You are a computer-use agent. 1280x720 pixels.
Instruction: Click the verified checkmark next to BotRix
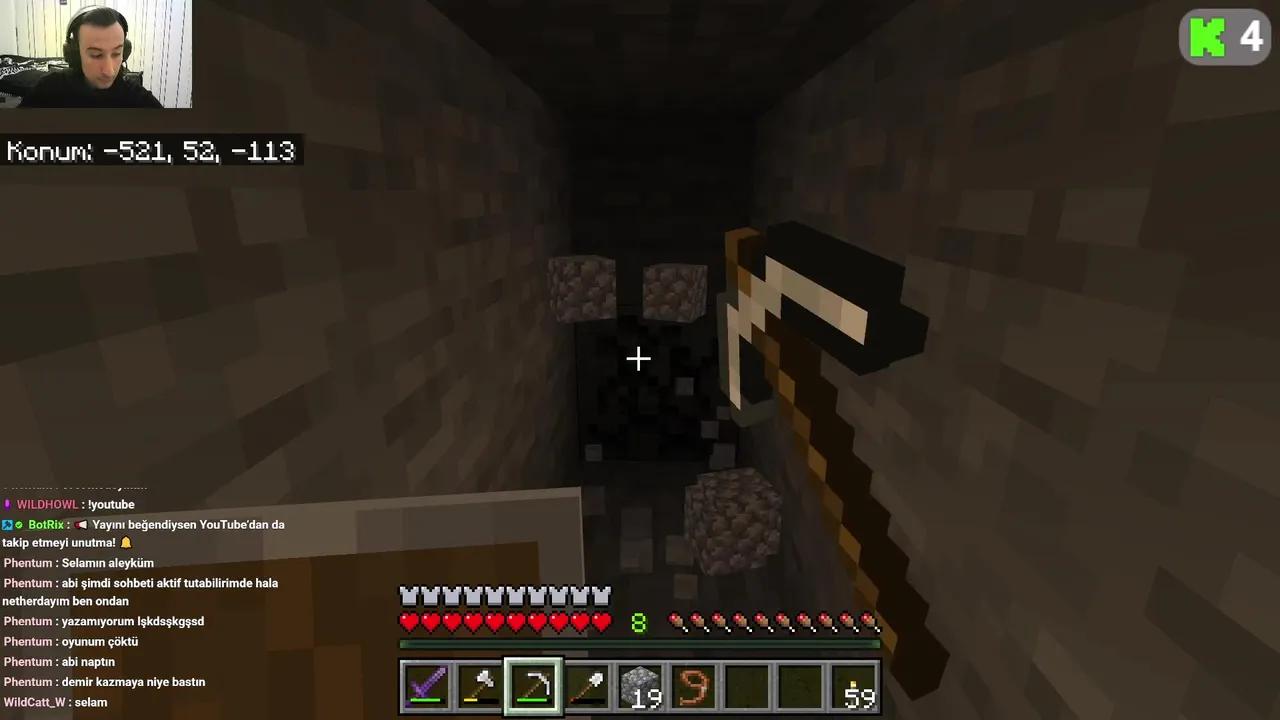point(18,524)
